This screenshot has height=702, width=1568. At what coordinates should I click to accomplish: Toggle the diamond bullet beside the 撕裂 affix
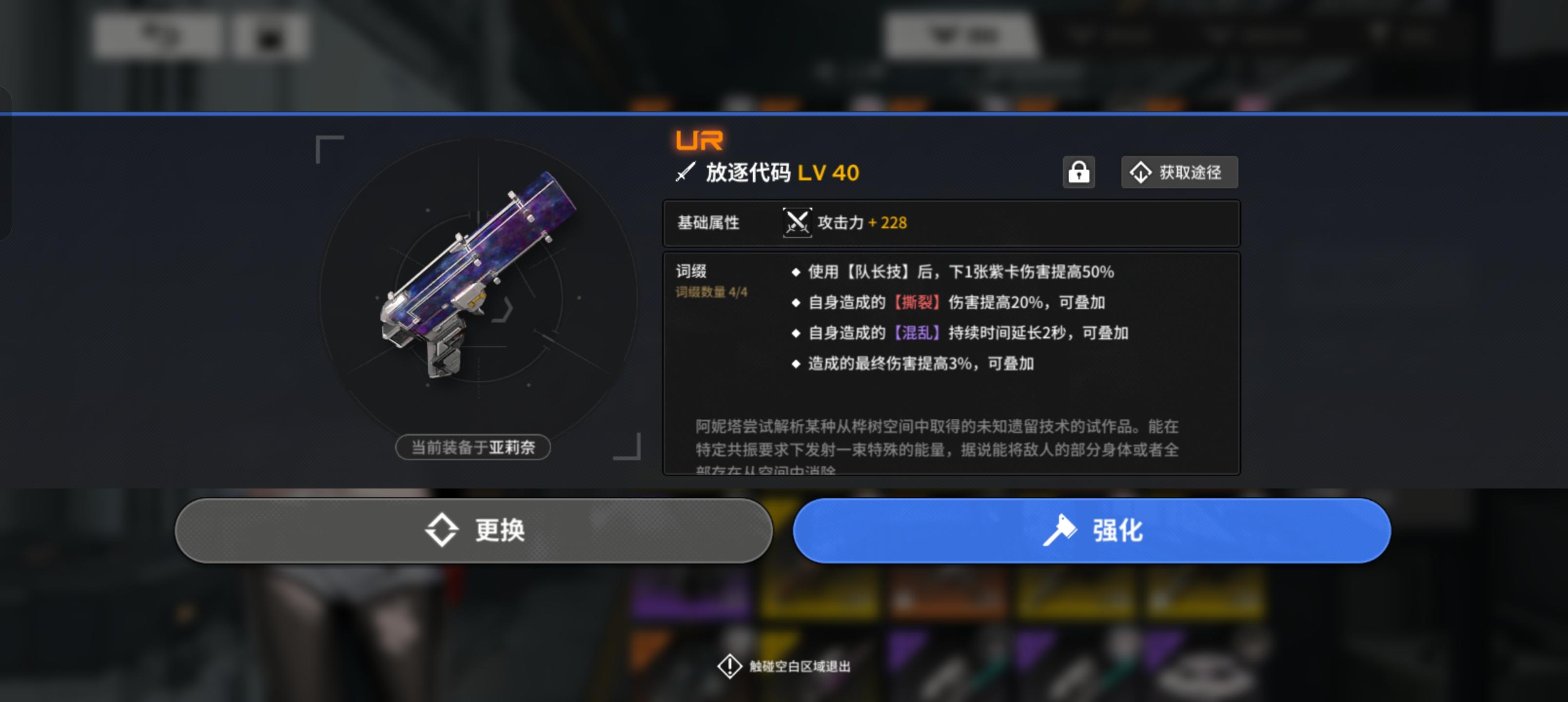point(796,303)
